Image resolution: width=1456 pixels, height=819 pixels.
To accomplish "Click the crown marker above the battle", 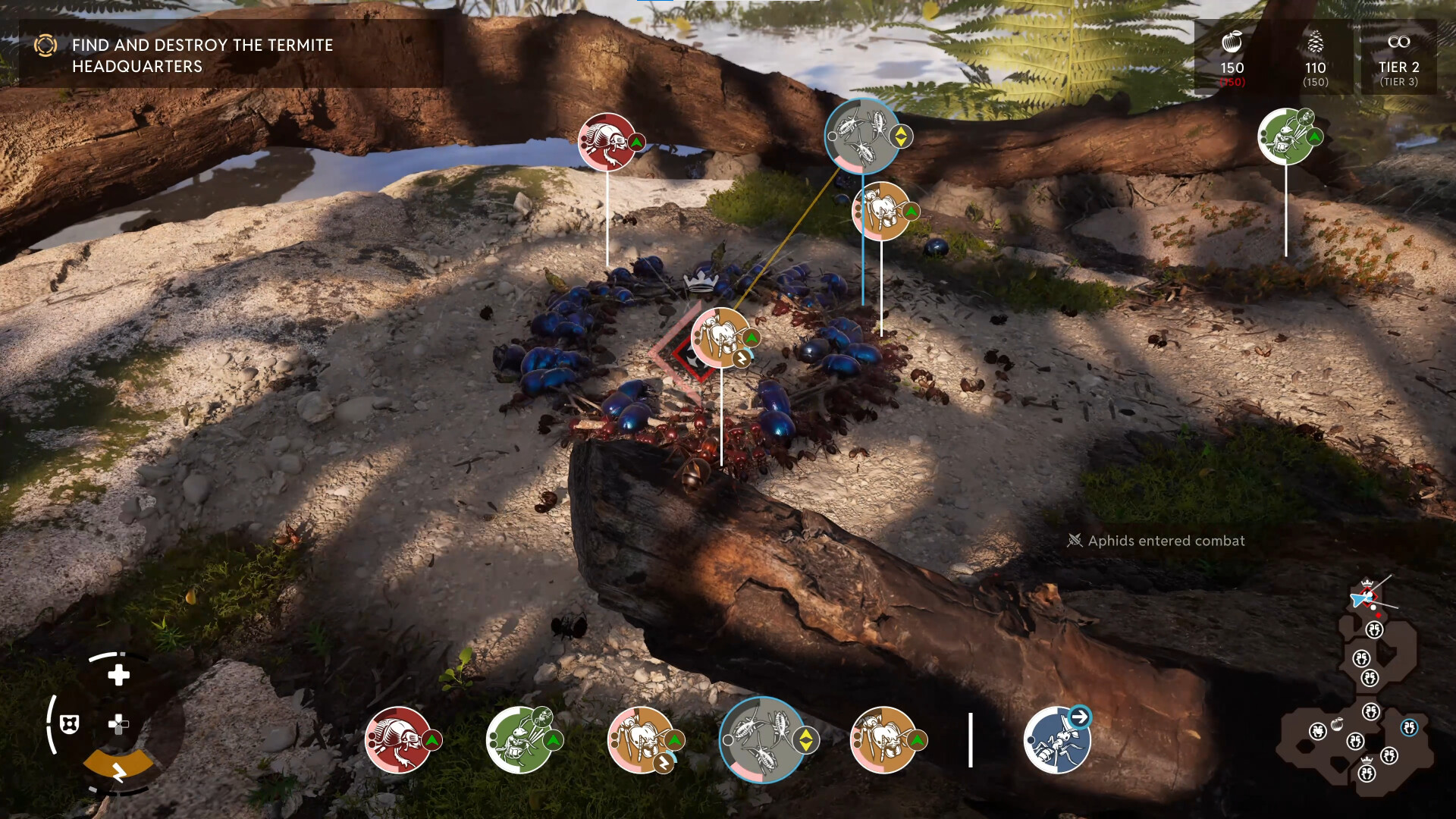I will coord(699,281).
